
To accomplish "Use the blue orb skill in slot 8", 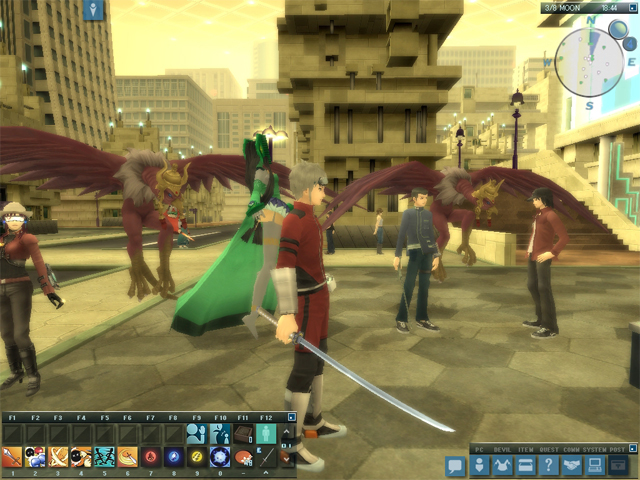I will pyautogui.click(x=174, y=457).
